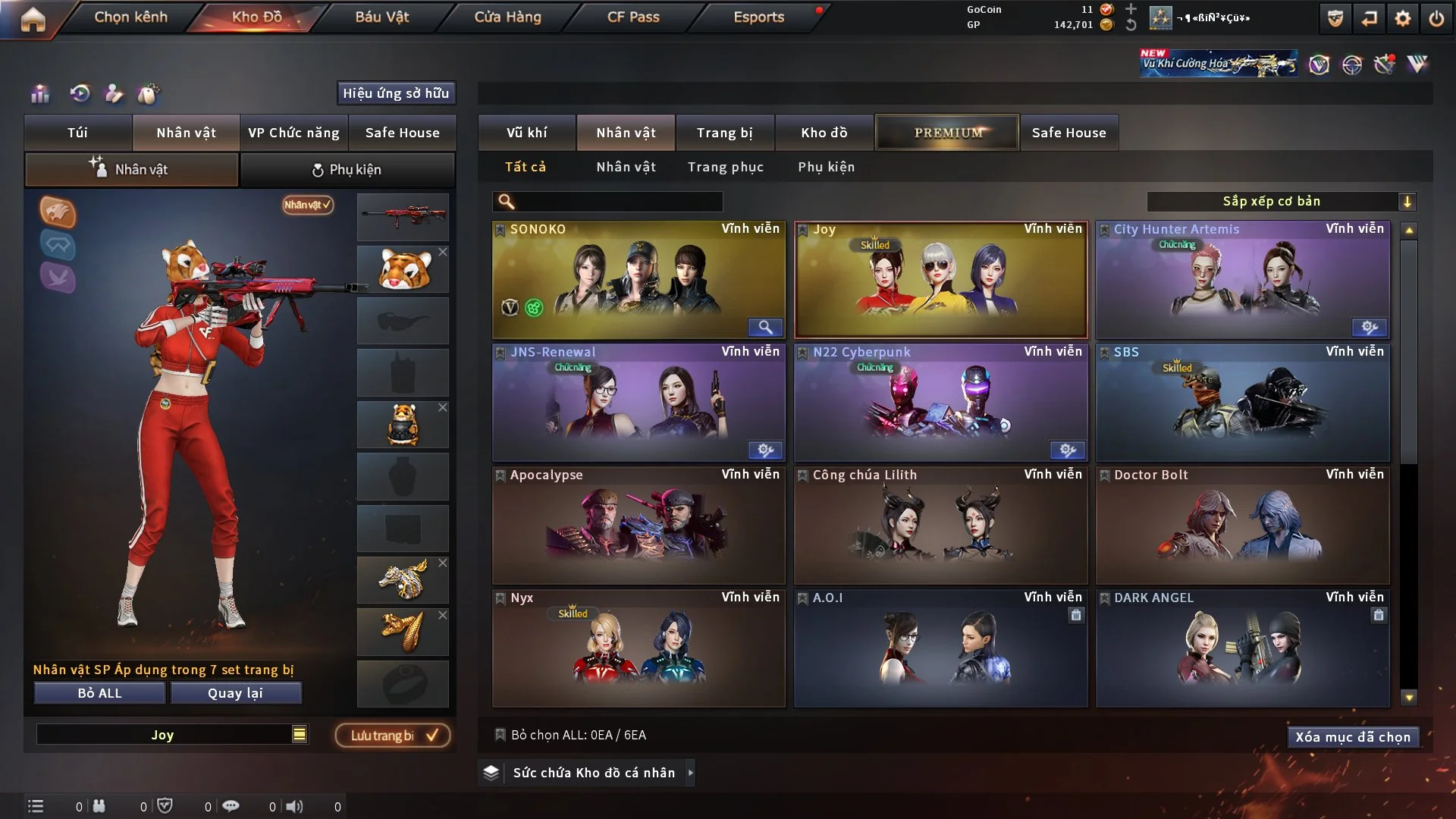
Task: Save loadout with Lưu trang bị
Action: tap(393, 735)
